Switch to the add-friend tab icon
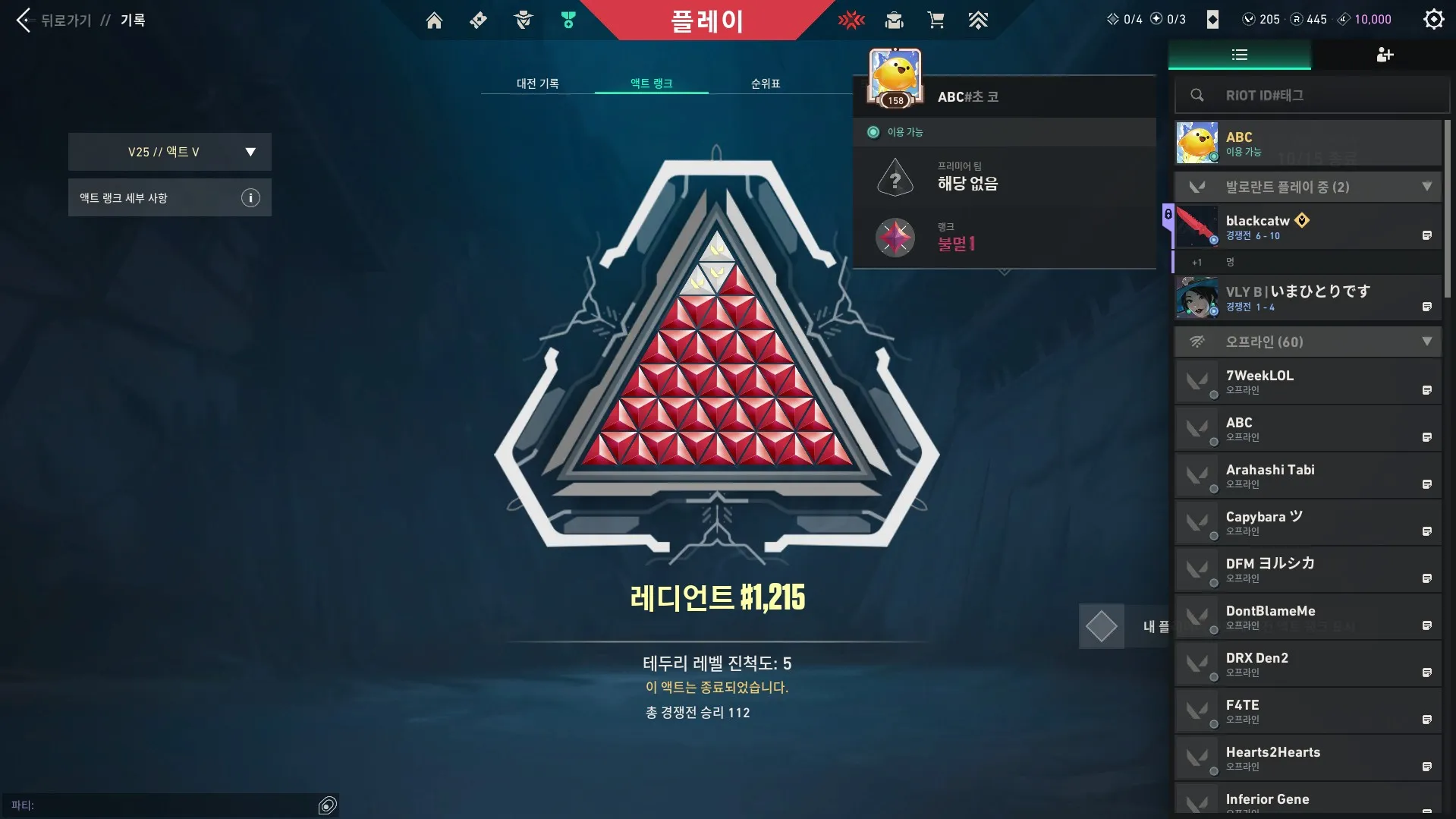 coord(1384,55)
